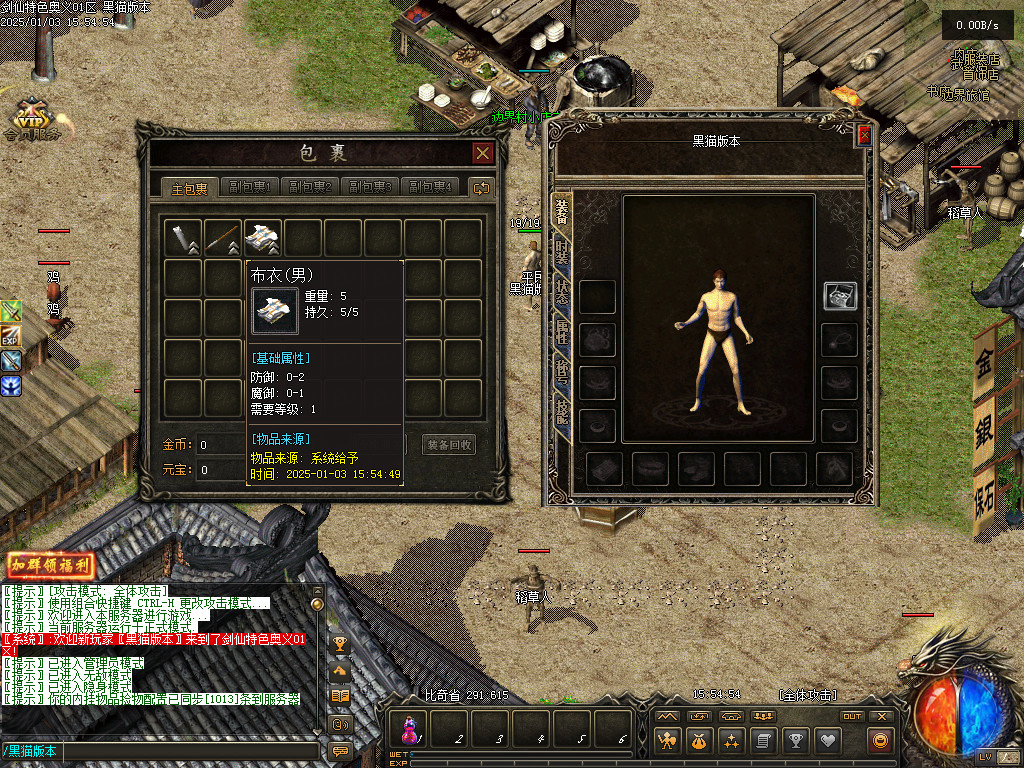1024x768 pixels.
Task: Close the 包裹 inventory window
Action: click(x=483, y=153)
